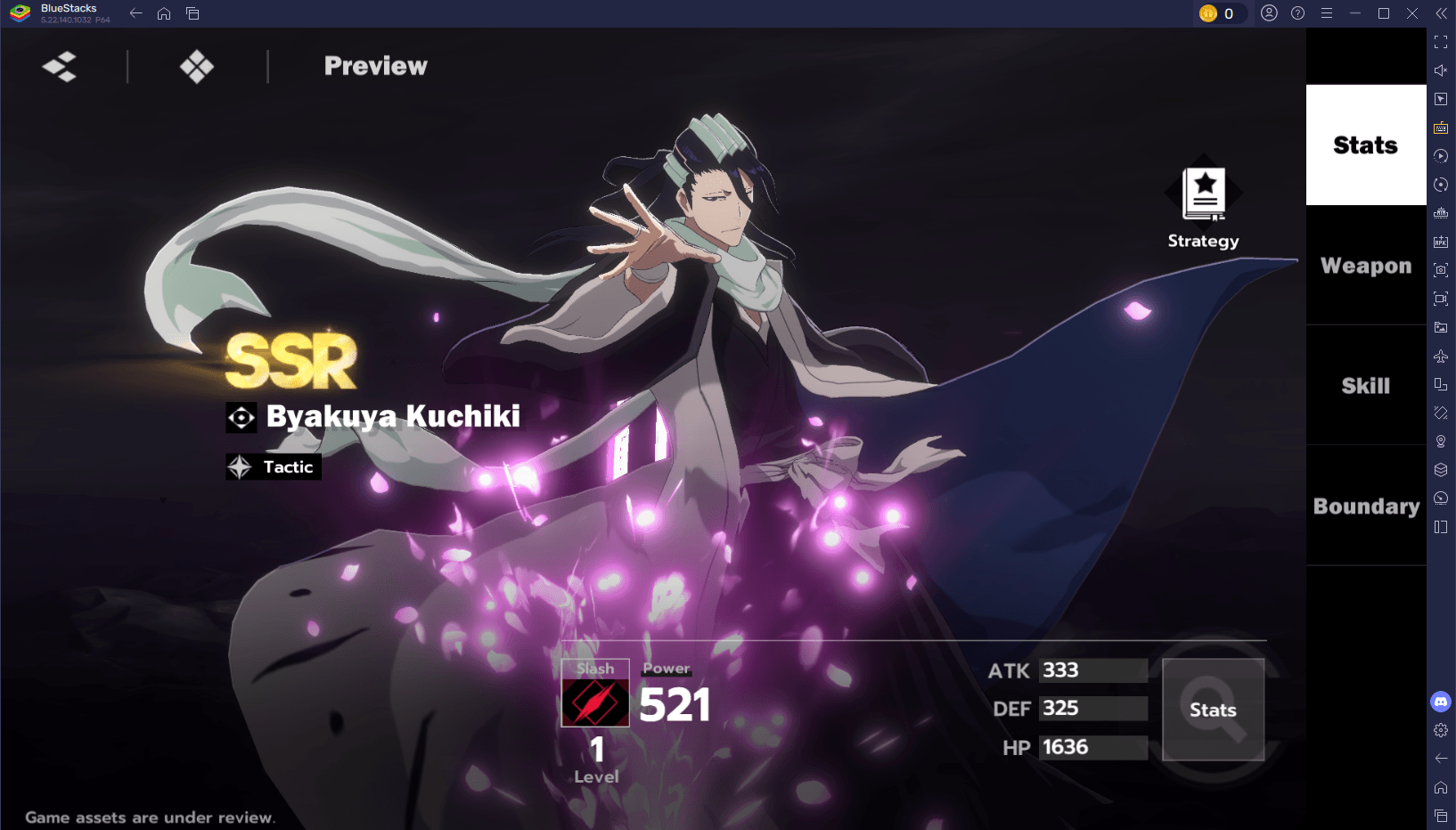Open the APK install tool
1456x830 pixels.
tap(1441, 242)
